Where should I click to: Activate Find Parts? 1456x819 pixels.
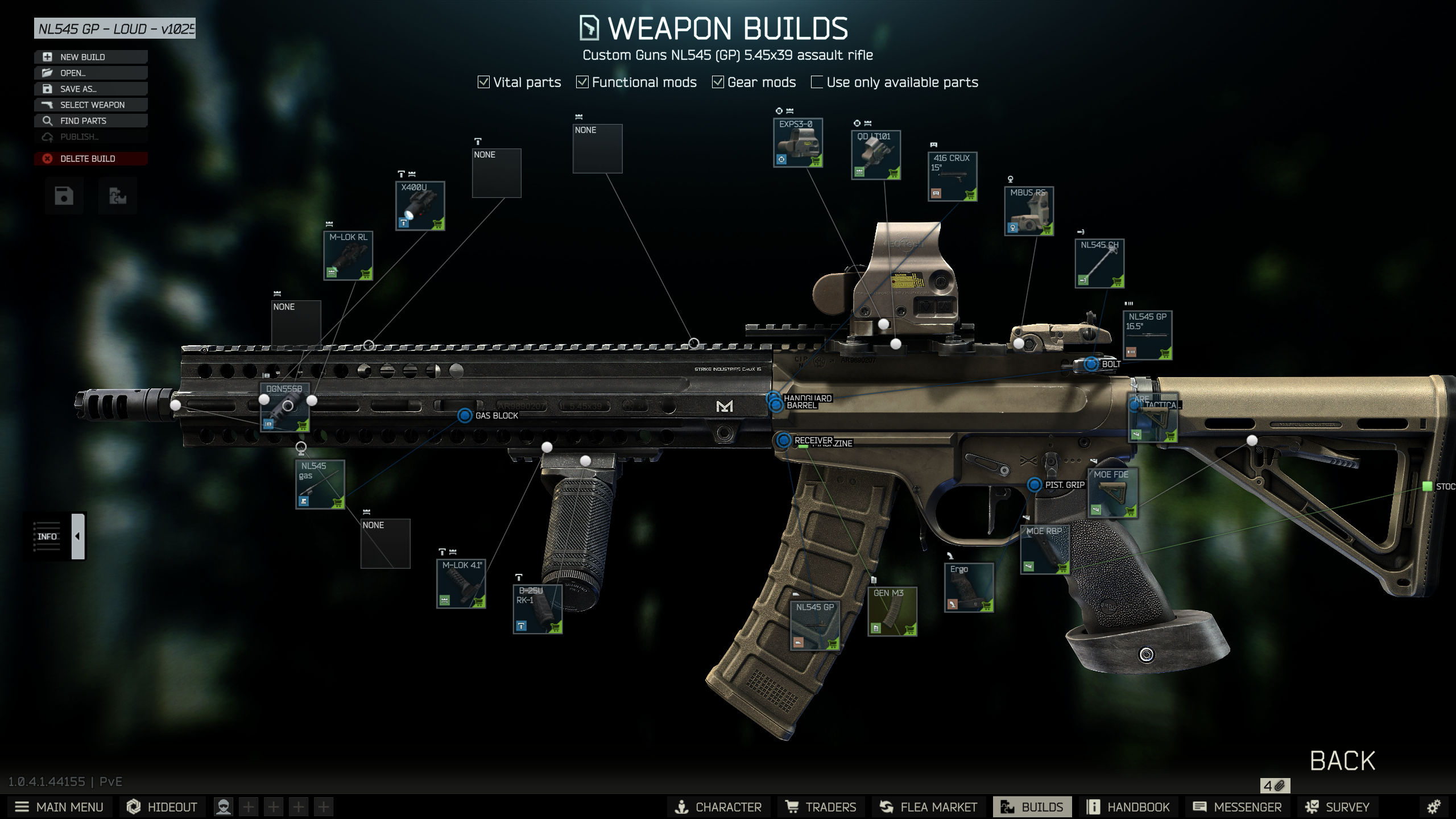point(90,121)
